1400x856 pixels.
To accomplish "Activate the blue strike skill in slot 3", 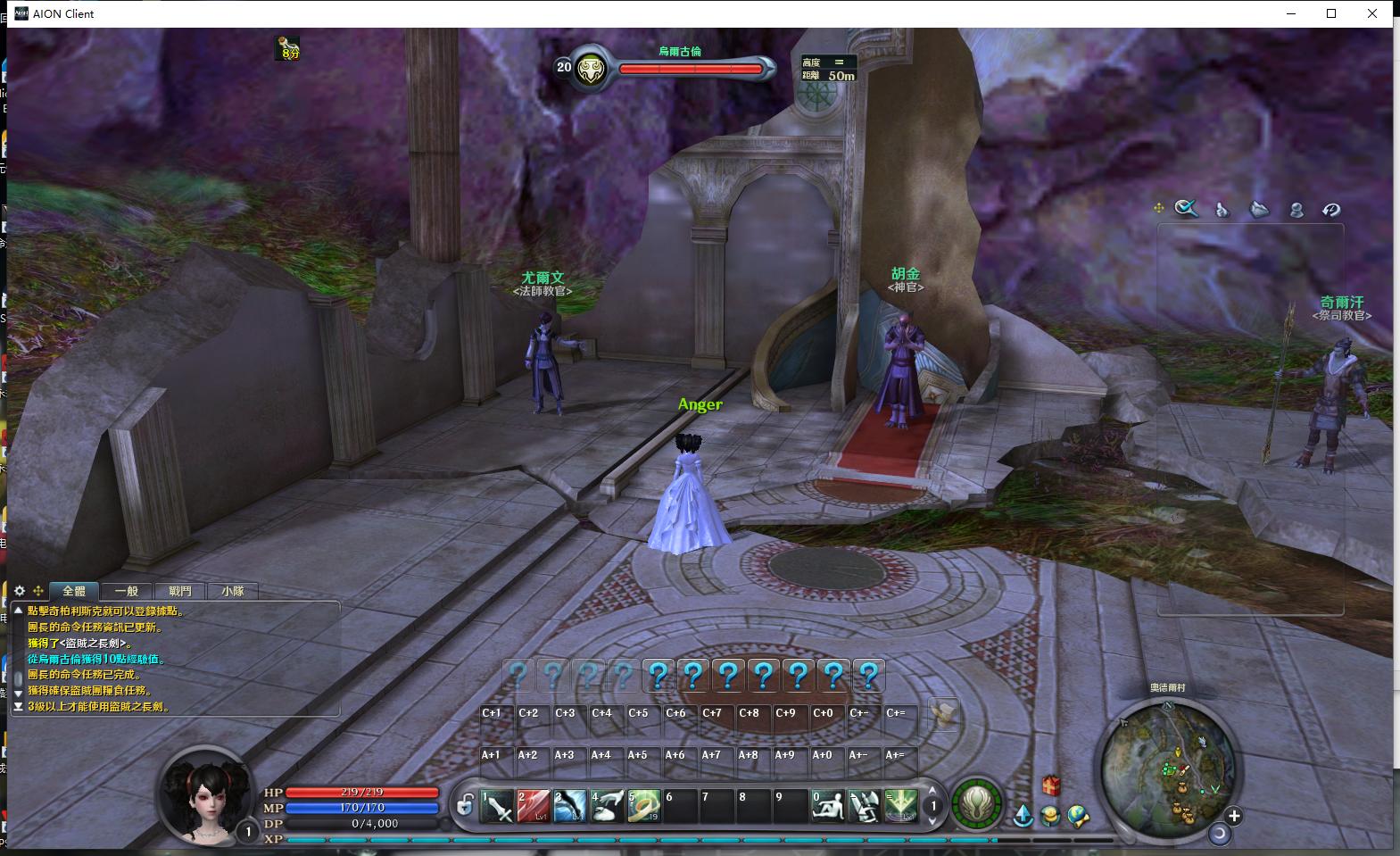I will point(569,806).
